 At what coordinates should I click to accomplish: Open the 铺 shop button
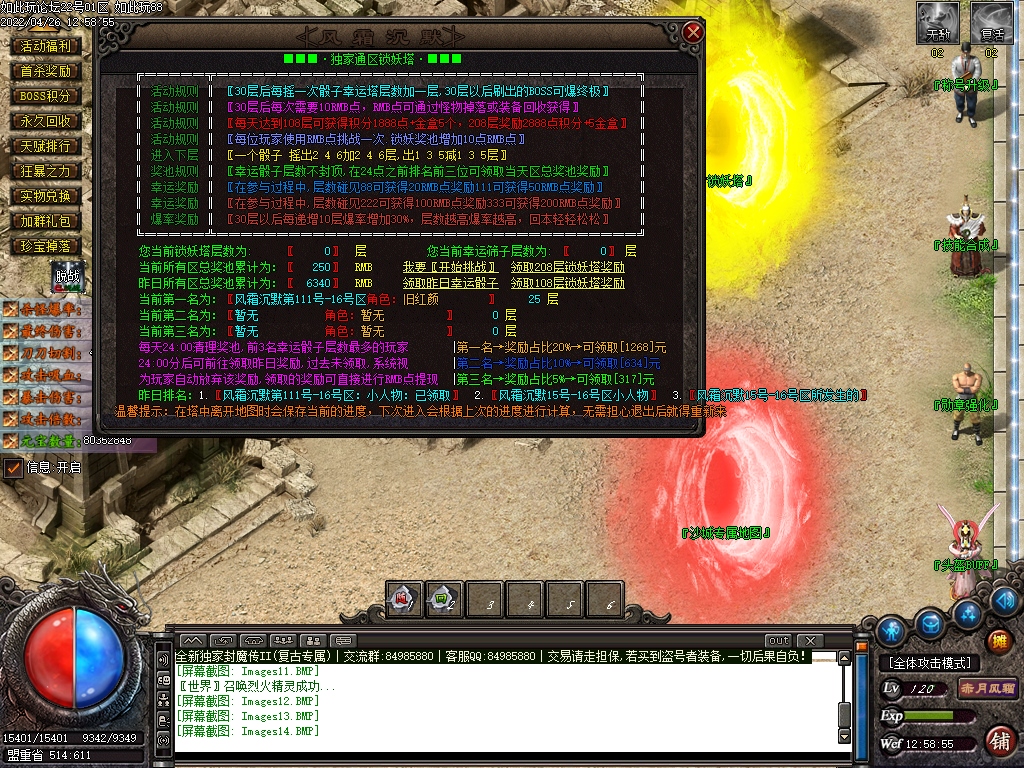[997, 740]
